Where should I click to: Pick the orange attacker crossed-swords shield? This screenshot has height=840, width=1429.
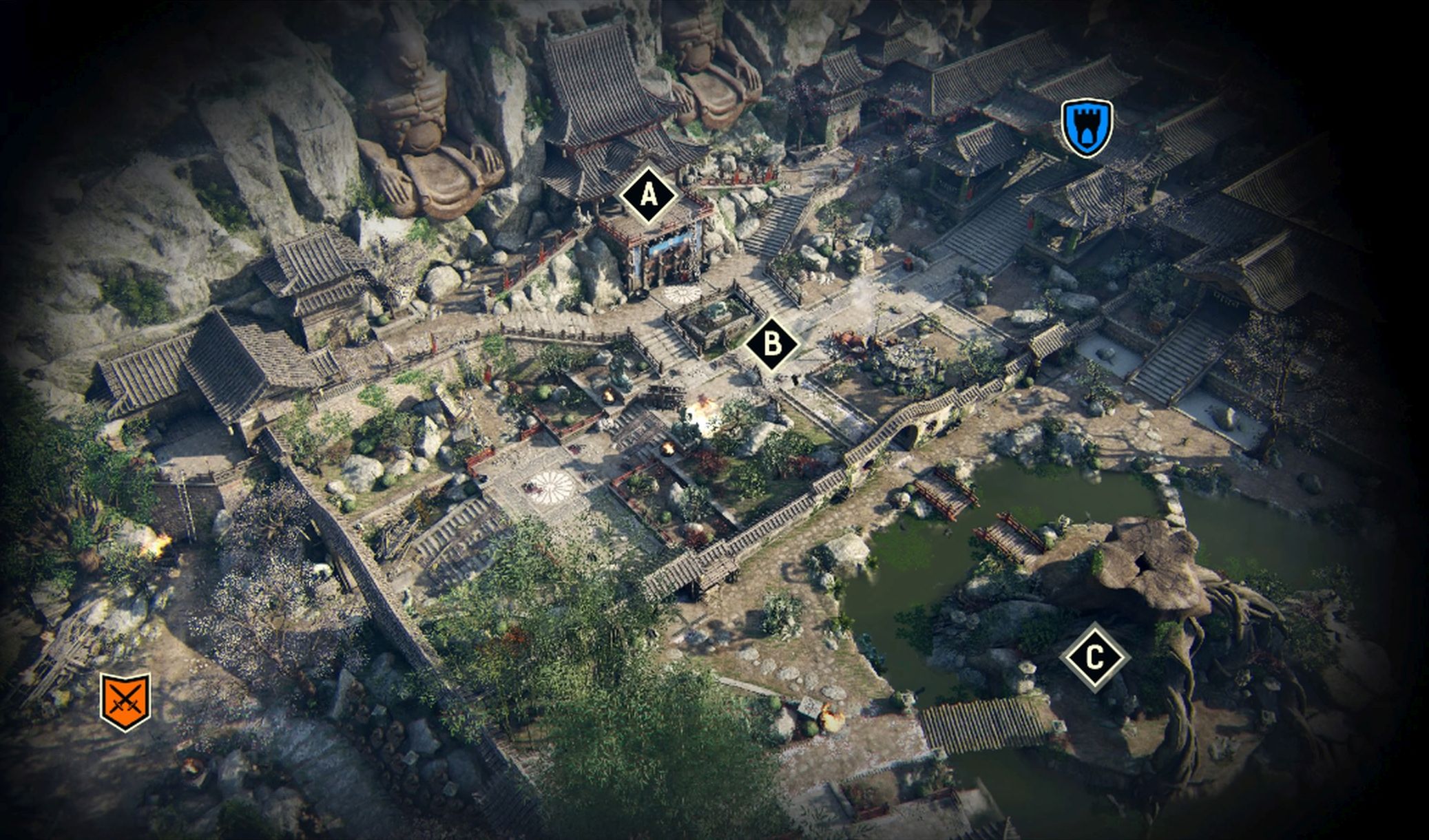[125, 701]
